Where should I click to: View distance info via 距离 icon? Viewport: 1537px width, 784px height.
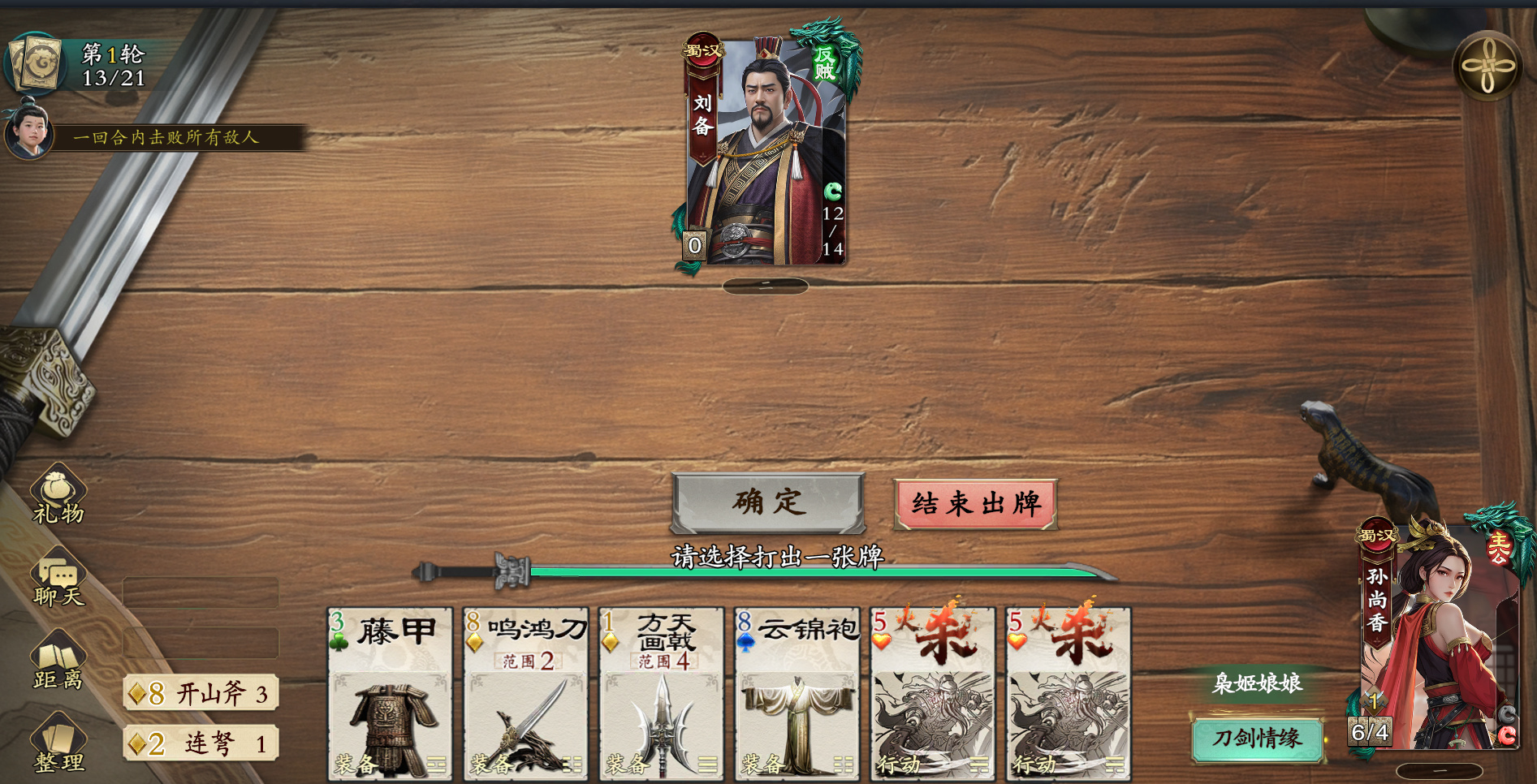58,661
